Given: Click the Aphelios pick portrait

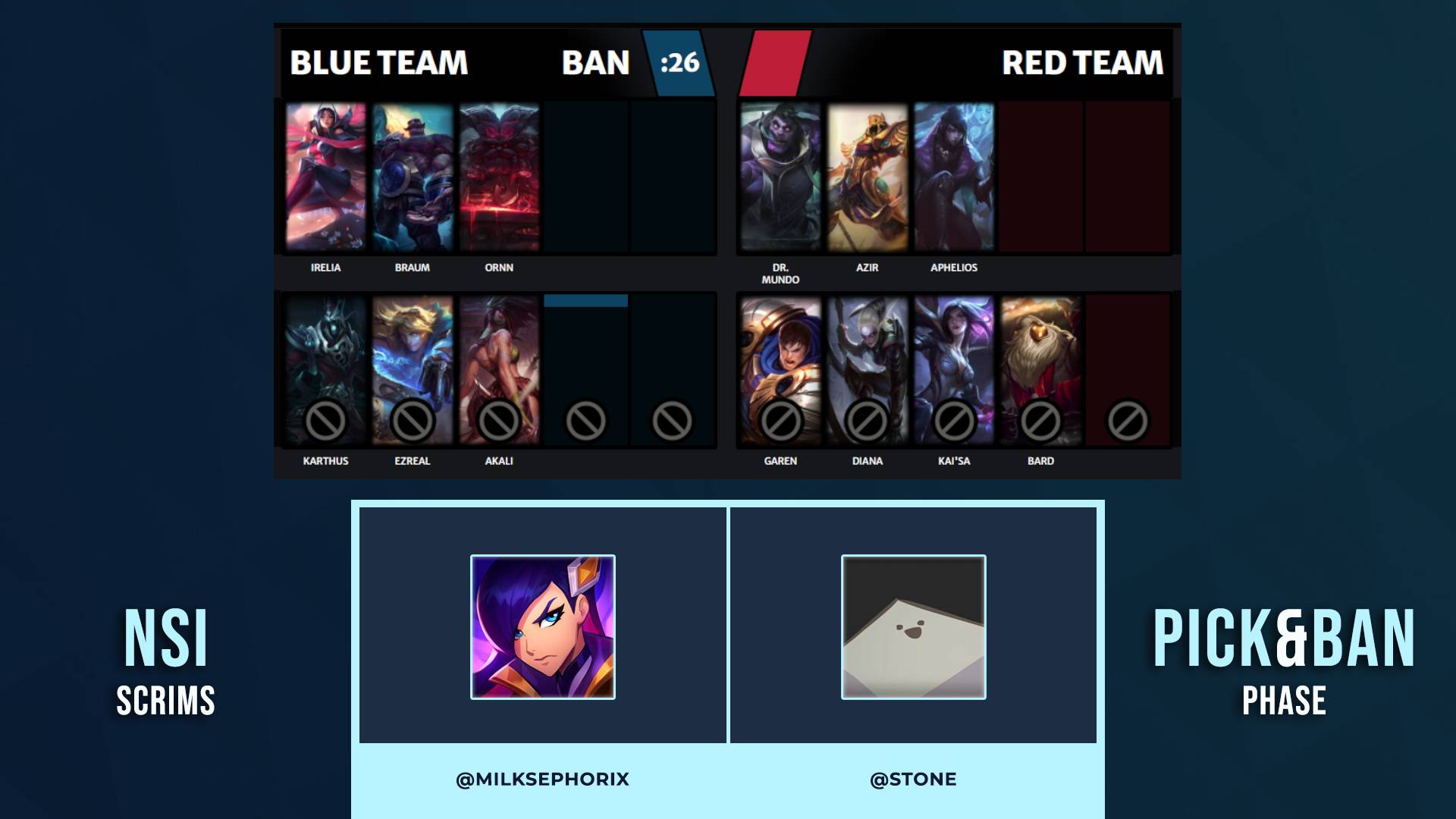Looking at the screenshot, I should [x=954, y=177].
